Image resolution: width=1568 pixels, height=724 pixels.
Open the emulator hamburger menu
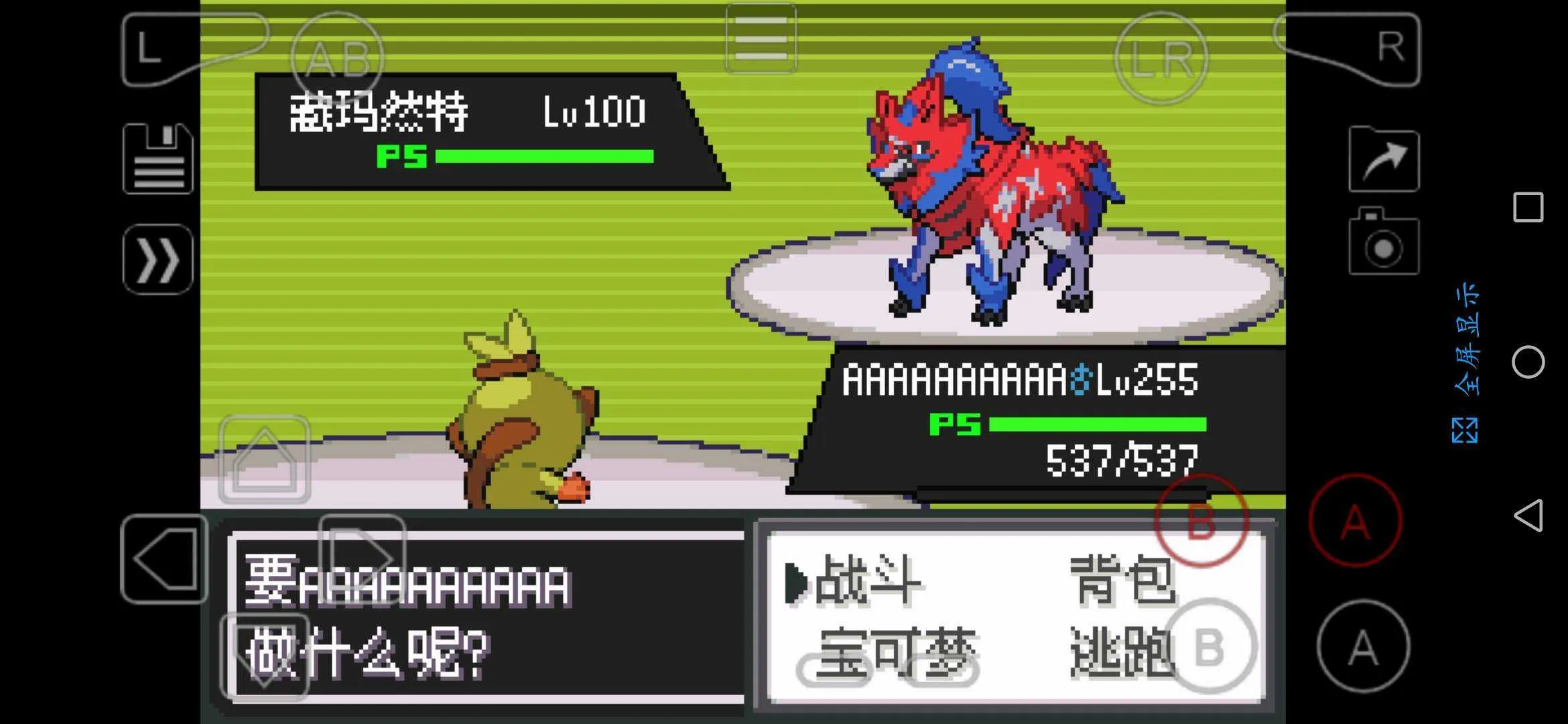pos(761,38)
